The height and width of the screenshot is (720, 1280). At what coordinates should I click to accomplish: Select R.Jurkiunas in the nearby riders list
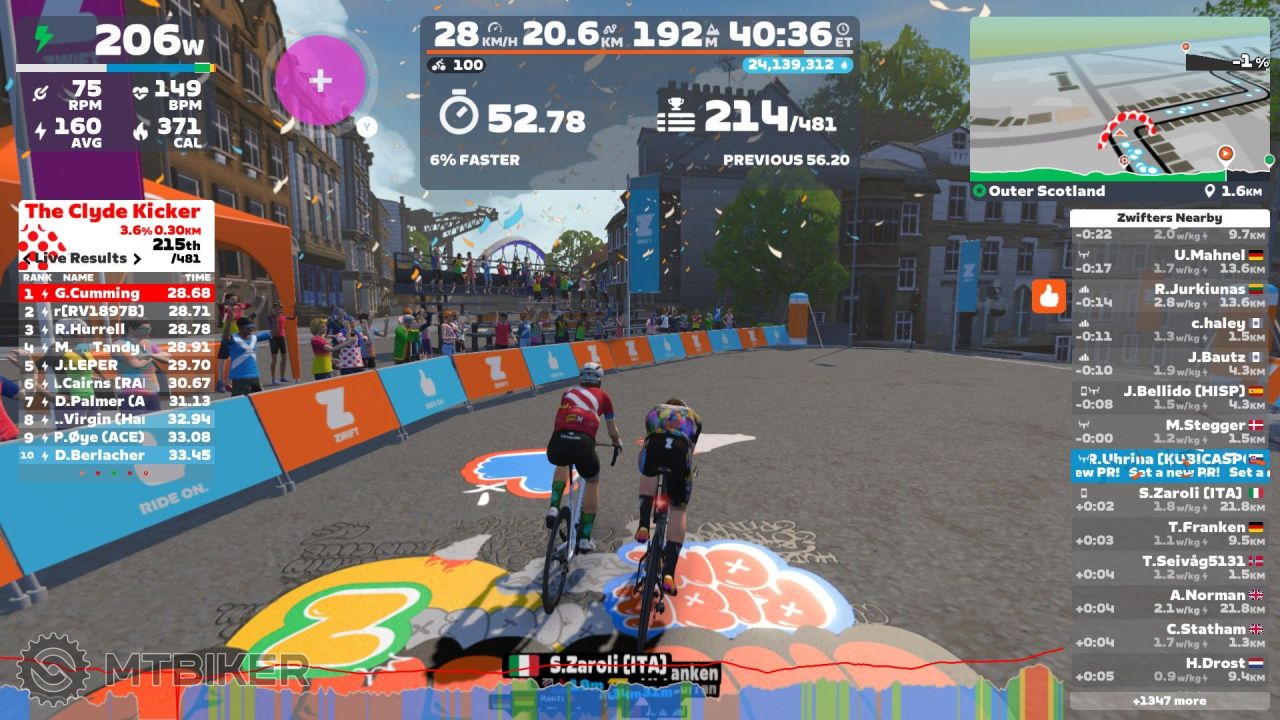click(1169, 295)
